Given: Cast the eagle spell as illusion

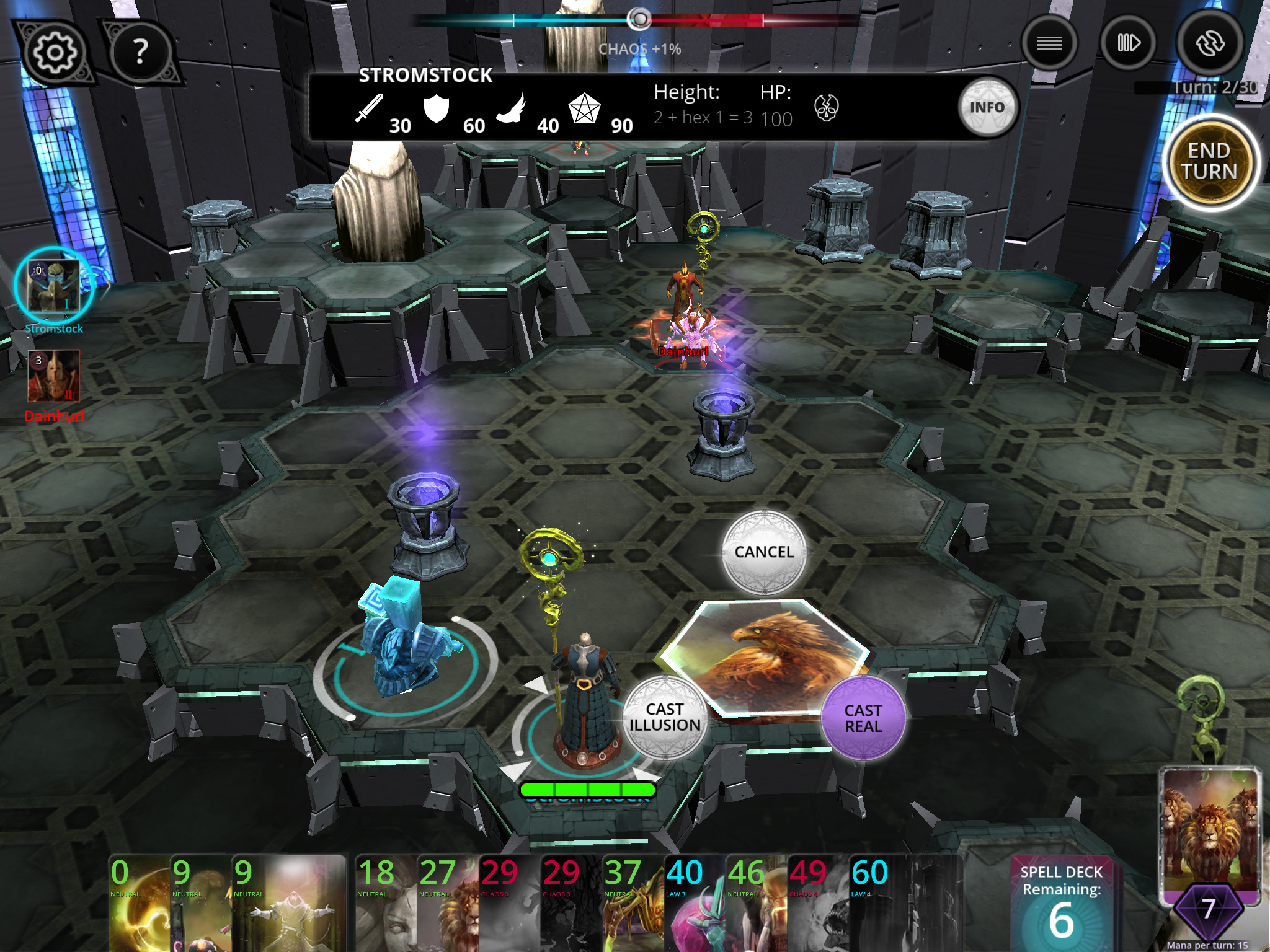Looking at the screenshot, I should point(665,718).
